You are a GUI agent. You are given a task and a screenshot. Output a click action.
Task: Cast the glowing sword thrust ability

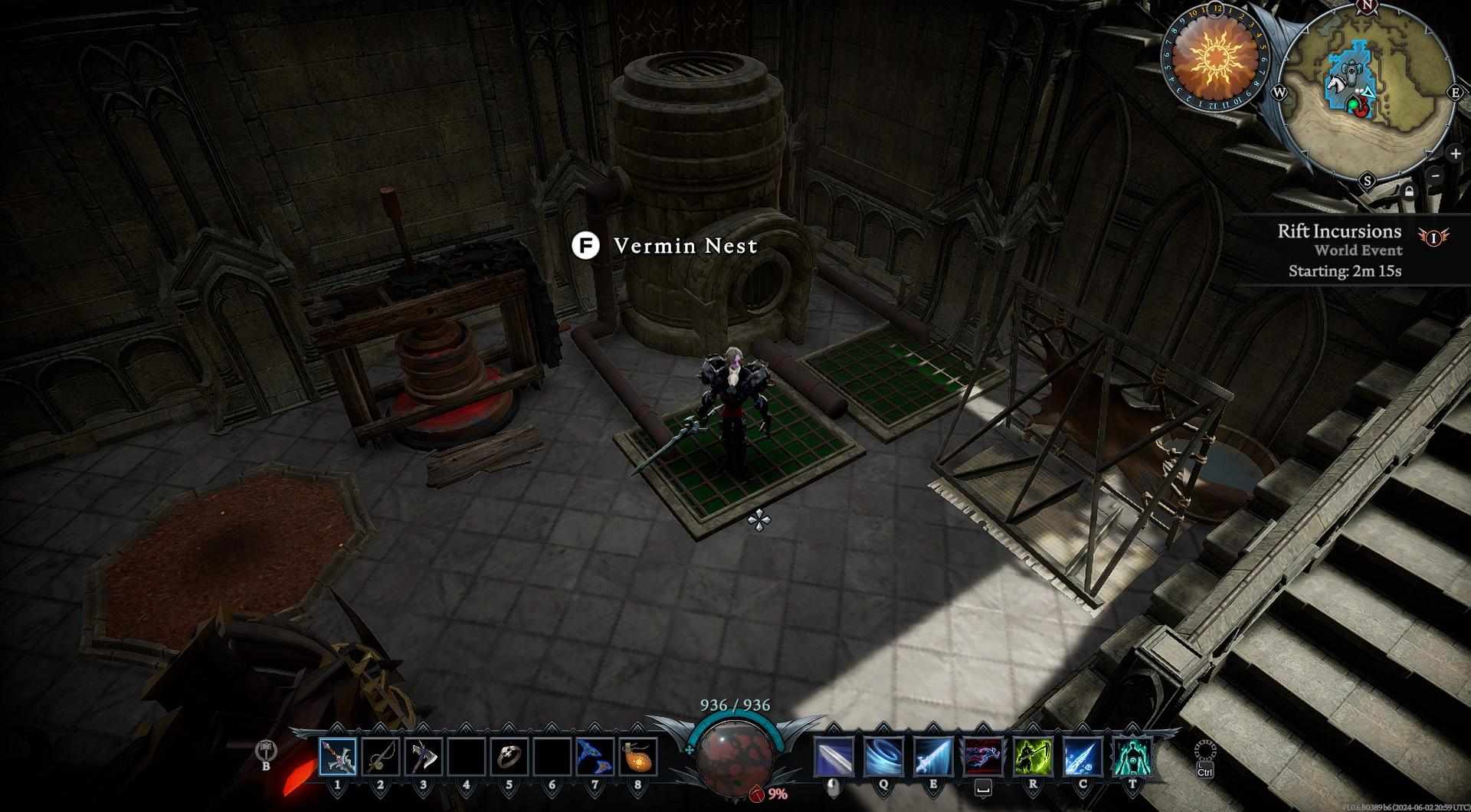(x=933, y=757)
